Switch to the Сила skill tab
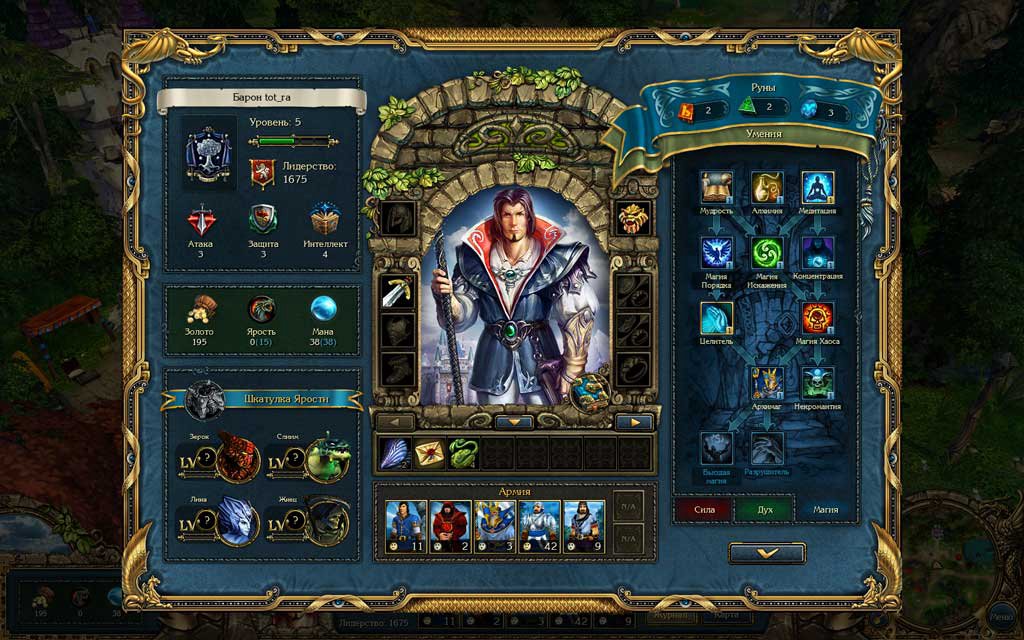The image size is (1024, 640). tap(704, 509)
